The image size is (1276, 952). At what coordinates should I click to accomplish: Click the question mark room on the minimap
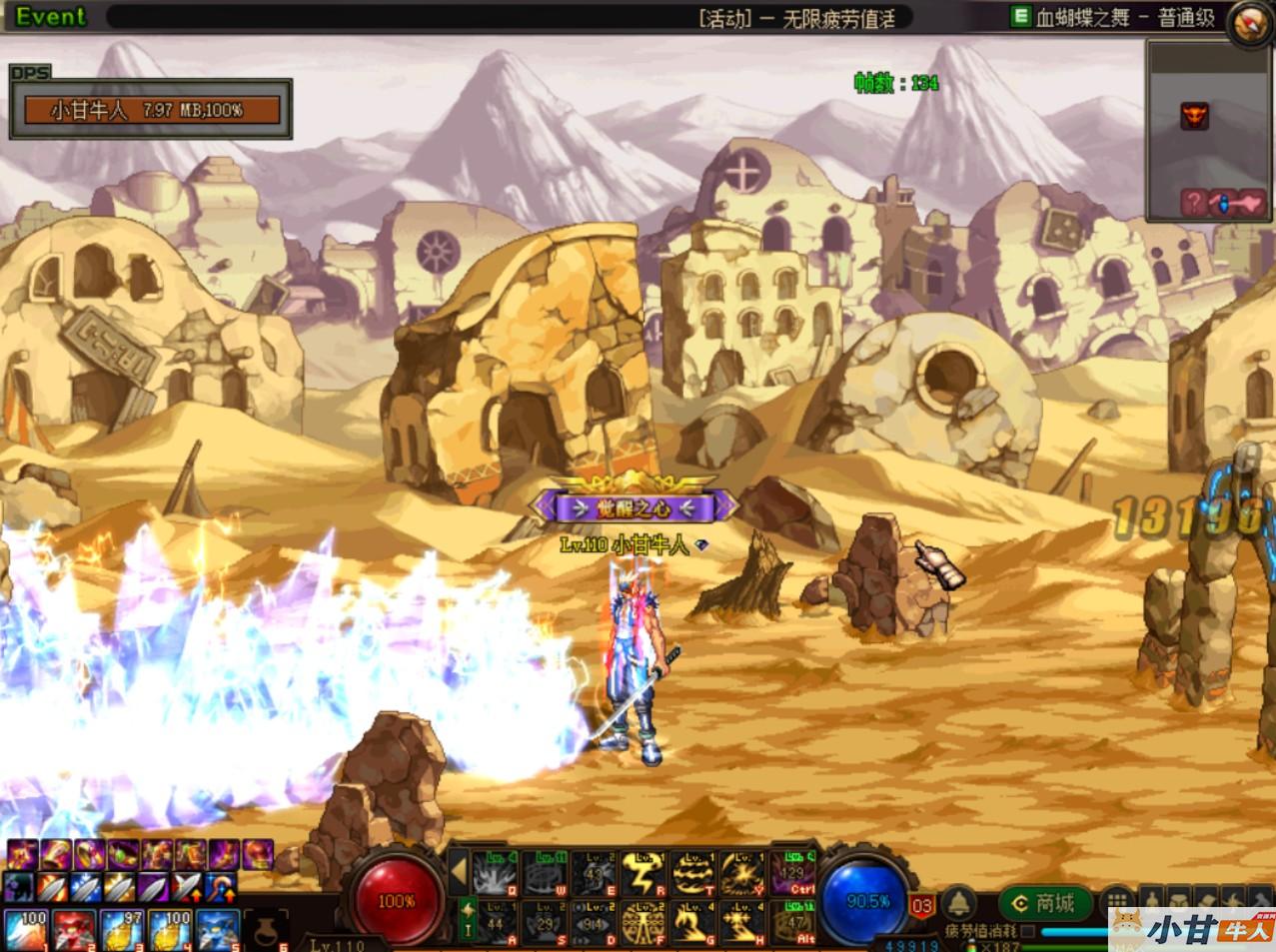(x=1193, y=203)
